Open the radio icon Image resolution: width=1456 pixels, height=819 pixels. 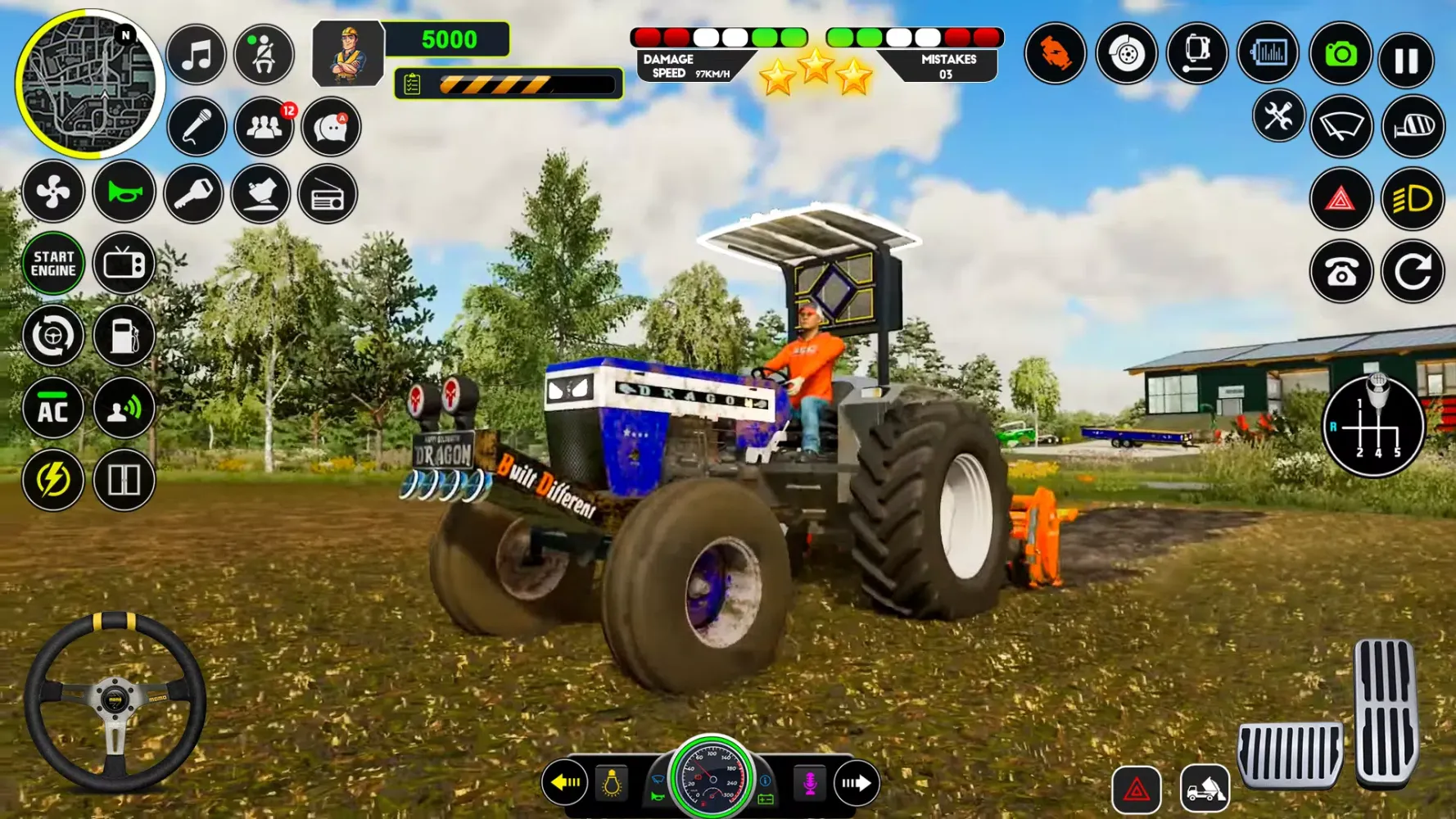tap(328, 195)
